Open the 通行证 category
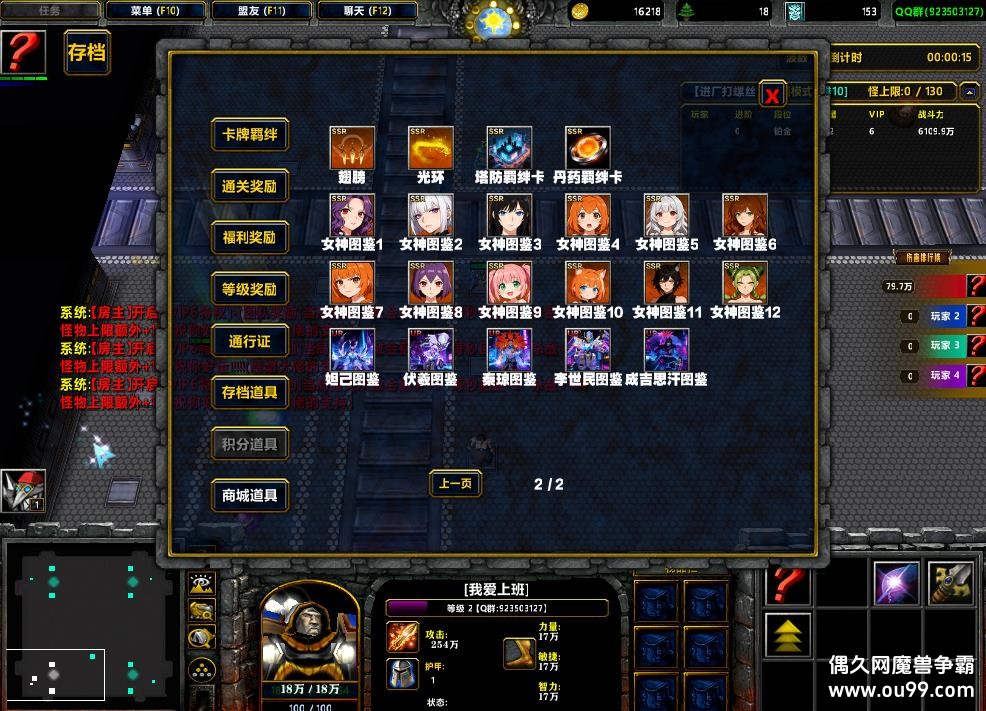986x711 pixels. click(250, 341)
